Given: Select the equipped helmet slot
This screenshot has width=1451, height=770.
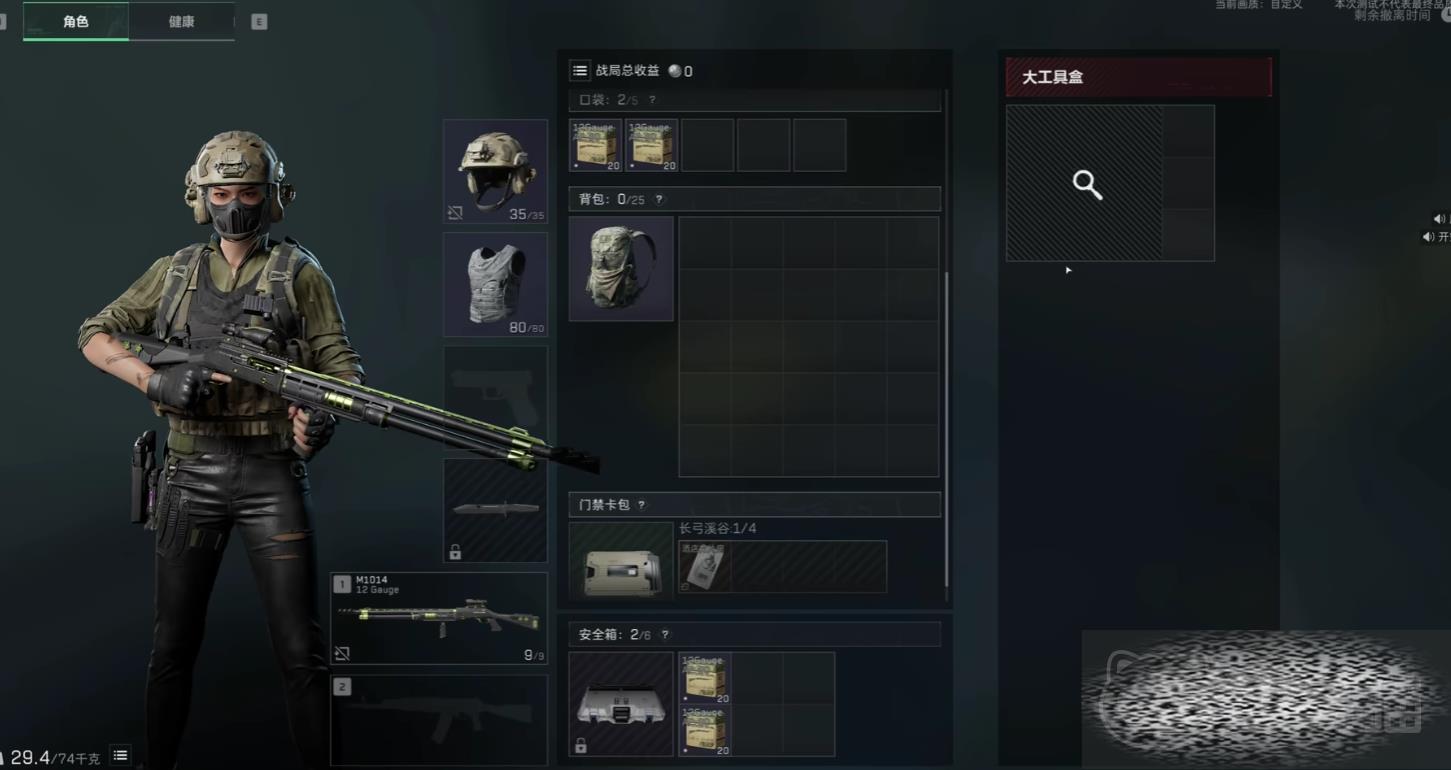Looking at the screenshot, I should coord(495,171).
